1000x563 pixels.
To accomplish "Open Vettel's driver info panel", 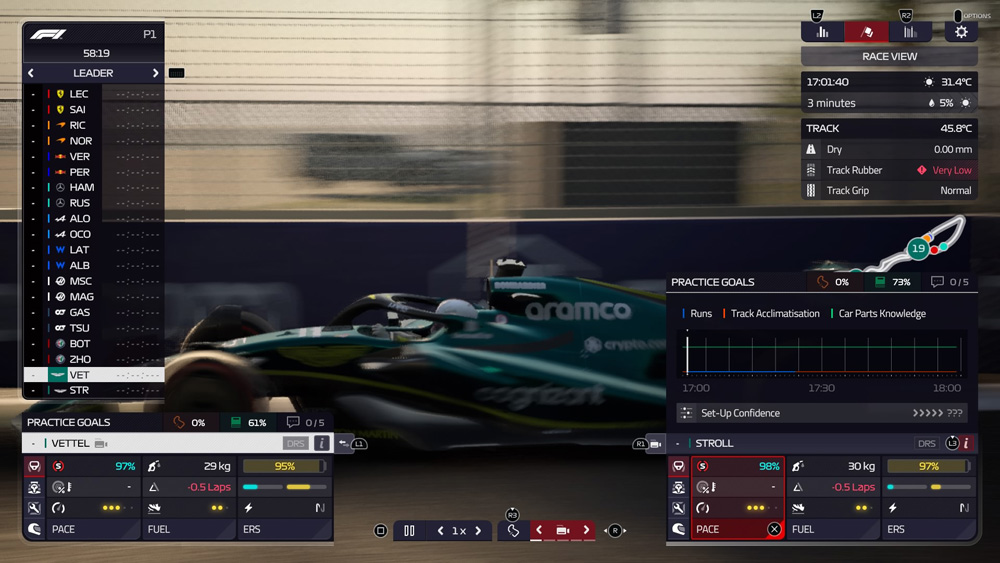I will click(x=322, y=443).
